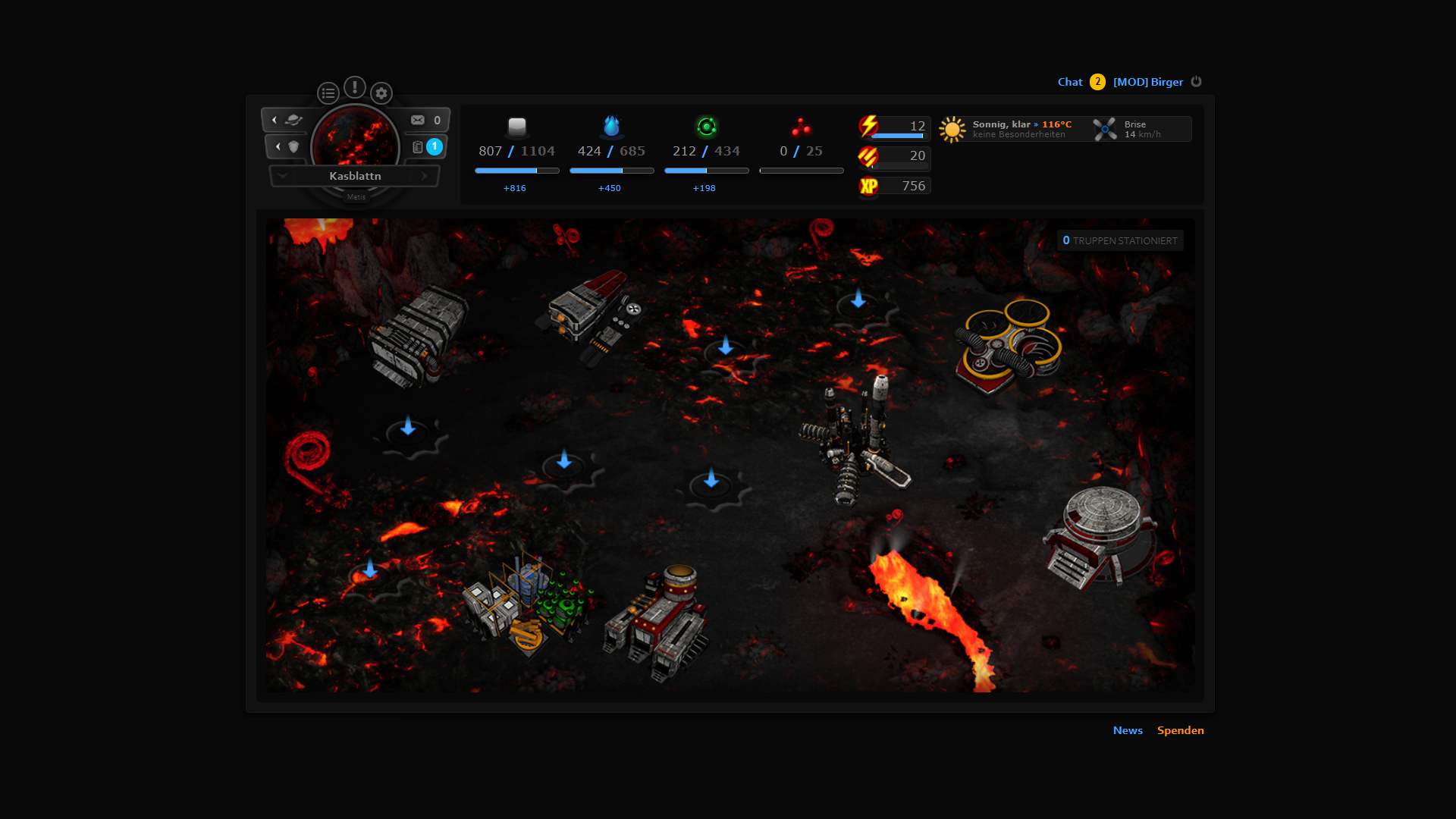The width and height of the screenshot is (1456, 819).
Task: Open the Chat link
Action: 1069,82
